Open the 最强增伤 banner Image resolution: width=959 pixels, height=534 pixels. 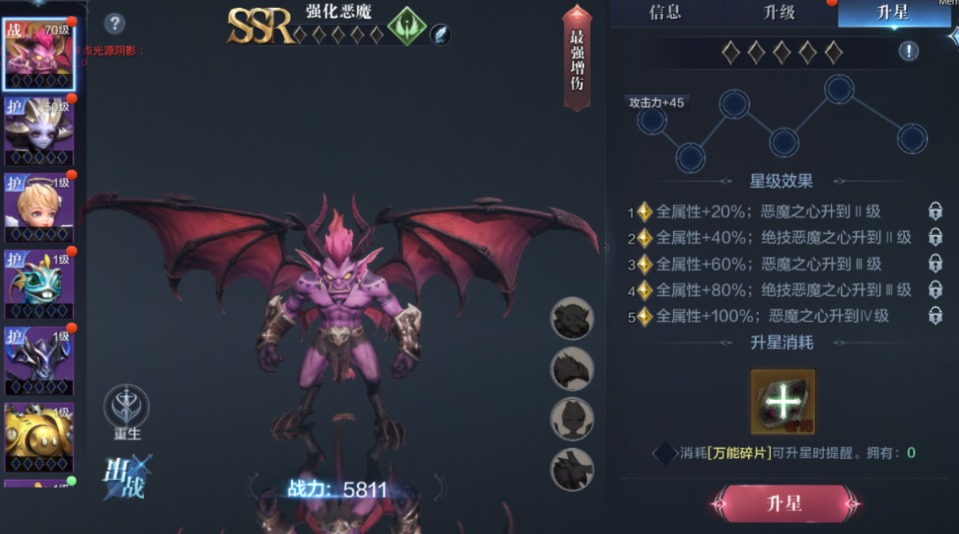577,58
